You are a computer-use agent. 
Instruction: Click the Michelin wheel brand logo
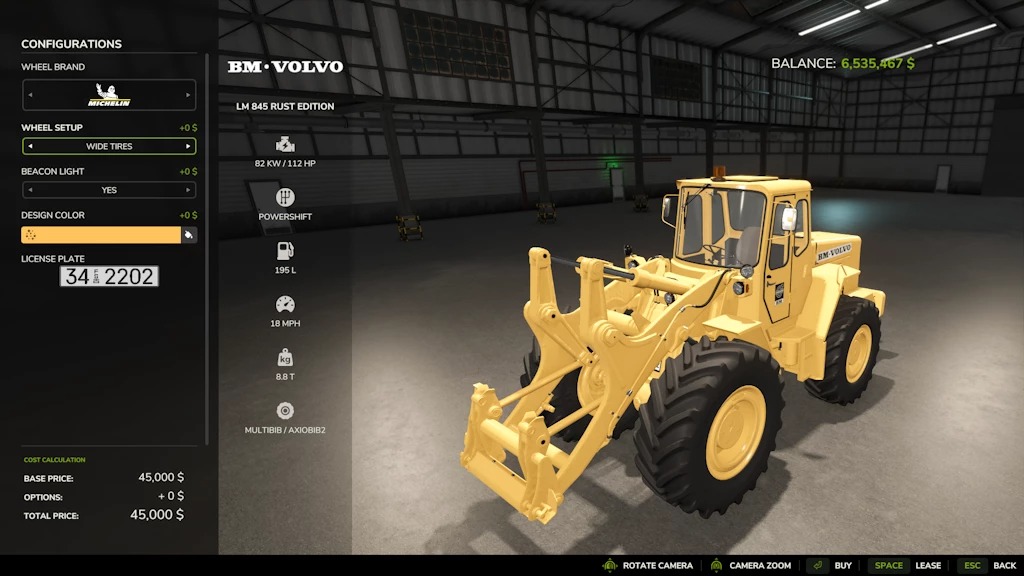[109, 96]
